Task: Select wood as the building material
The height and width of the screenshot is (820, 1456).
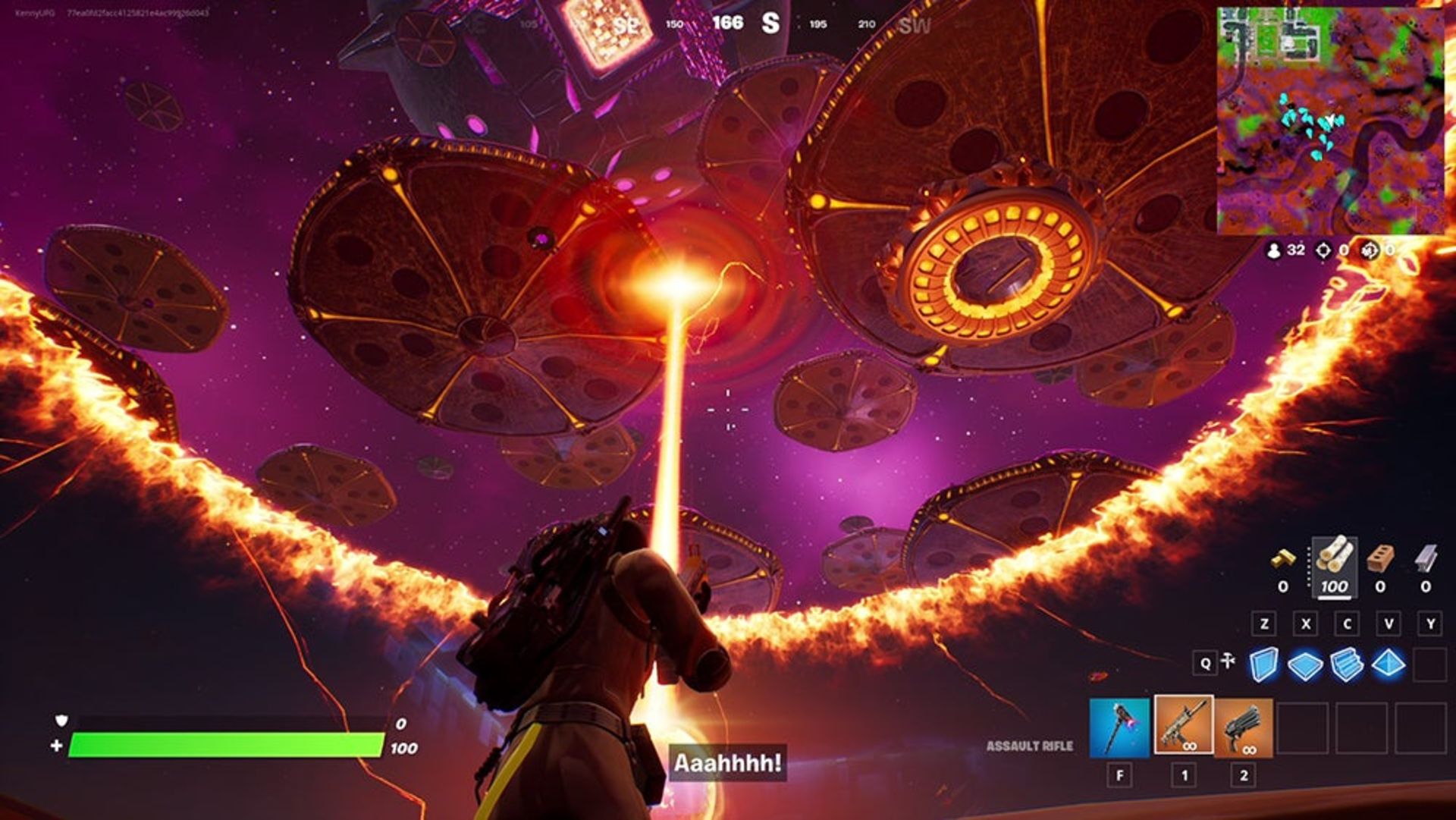Action: tap(1334, 556)
